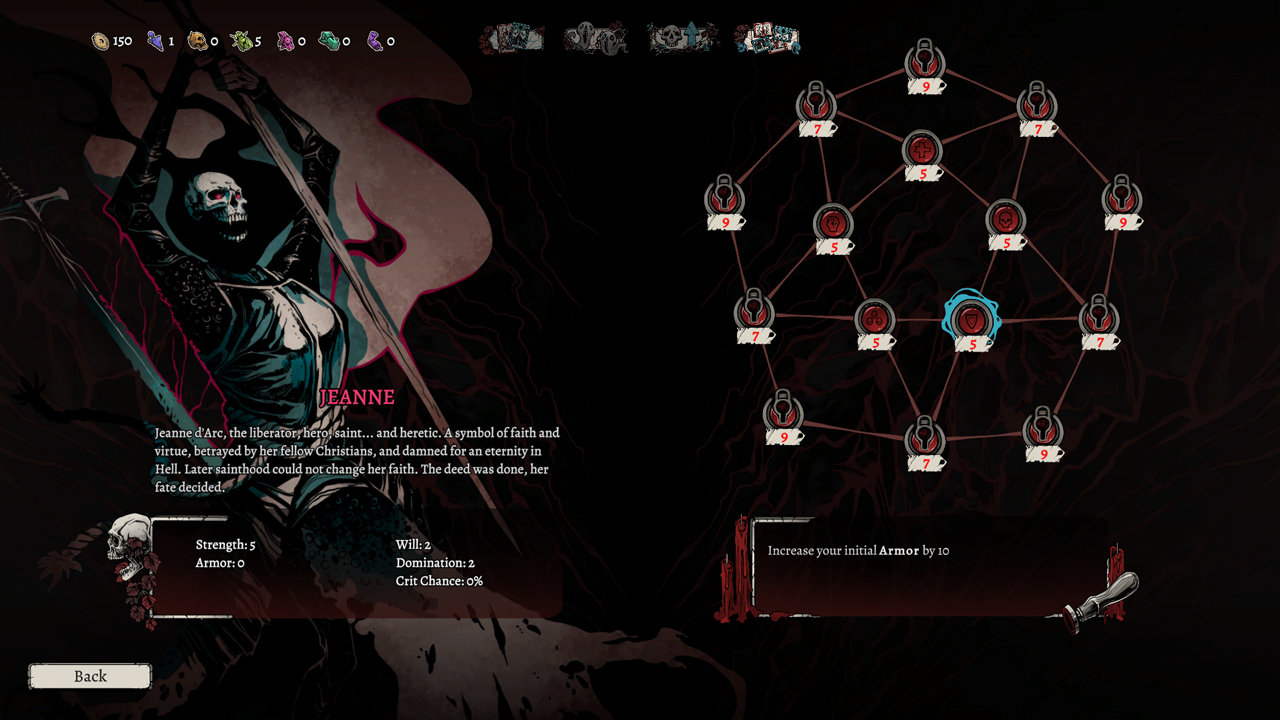Screen dimensions: 1280x720
Task: Open the ghosts tab in the top bar
Action: (597, 38)
